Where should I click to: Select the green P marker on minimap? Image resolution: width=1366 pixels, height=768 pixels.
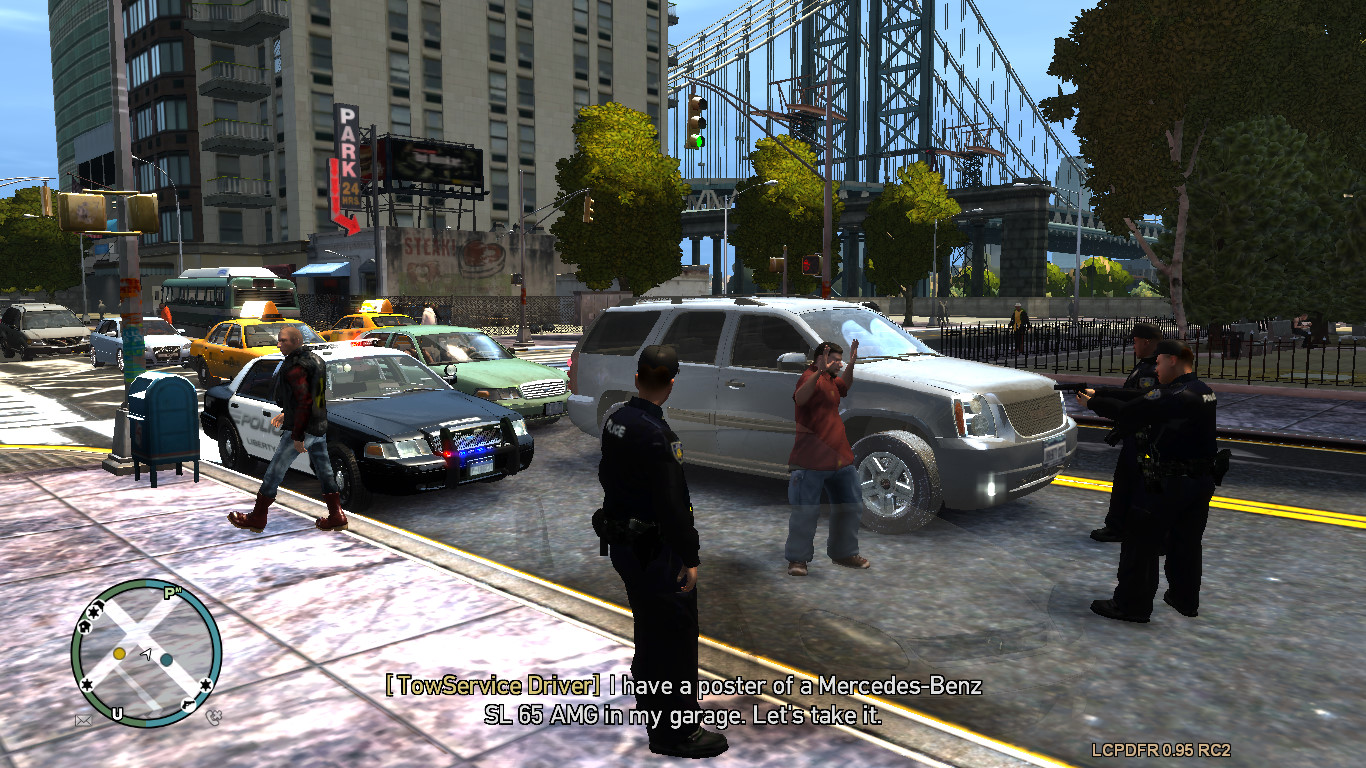pyautogui.click(x=171, y=593)
